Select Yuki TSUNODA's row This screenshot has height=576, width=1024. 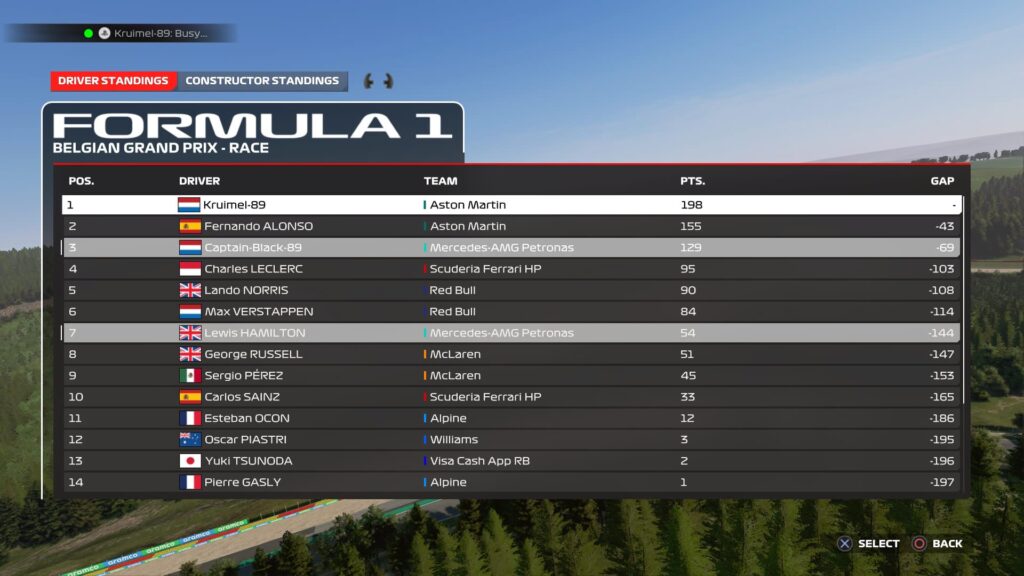tap(511, 461)
